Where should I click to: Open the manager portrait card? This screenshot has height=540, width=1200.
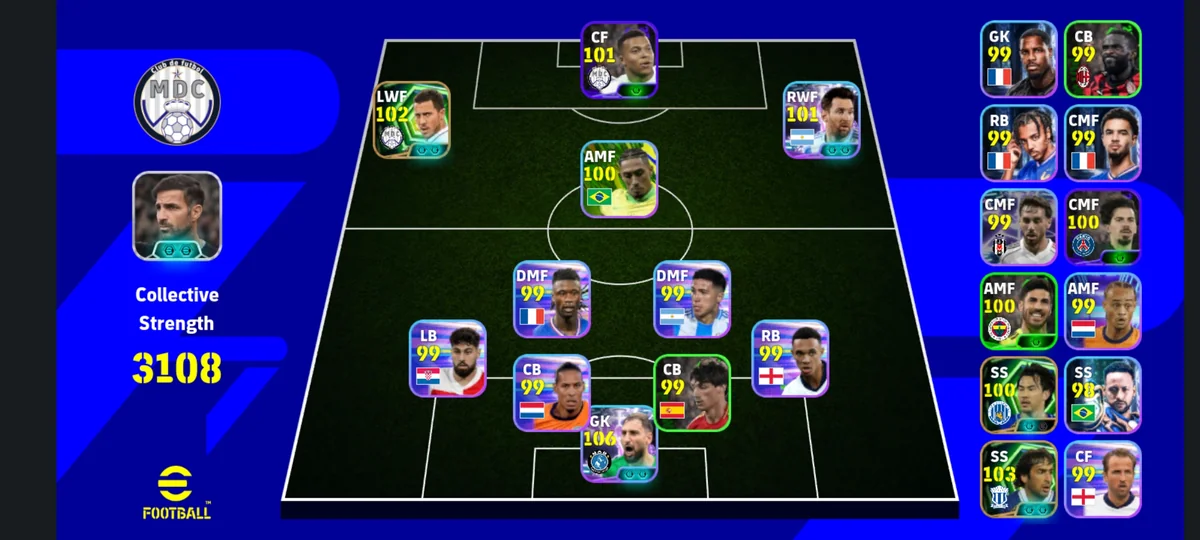177,216
